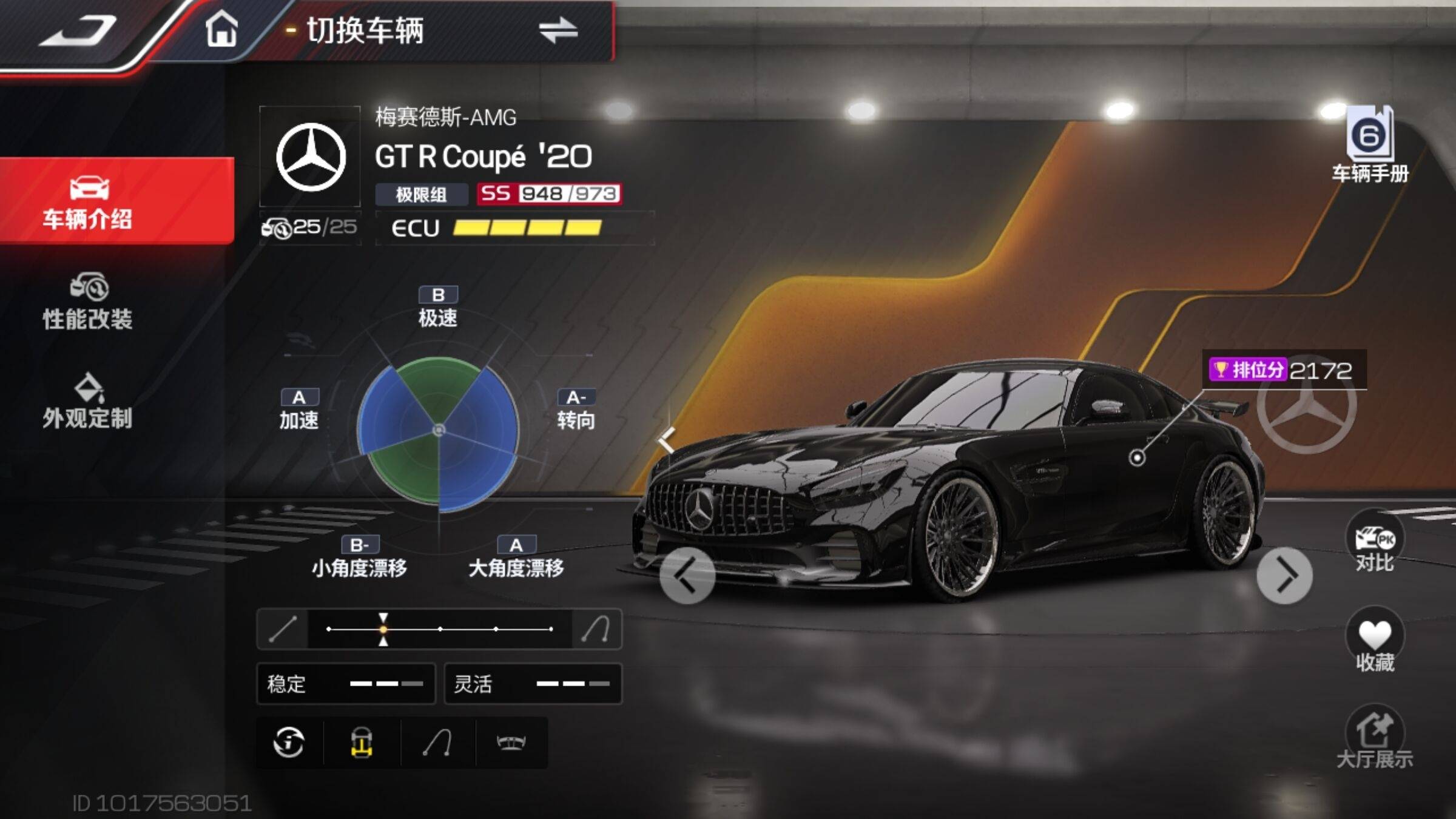Switch to the 性能改装 tab

(x=87, y=302)
